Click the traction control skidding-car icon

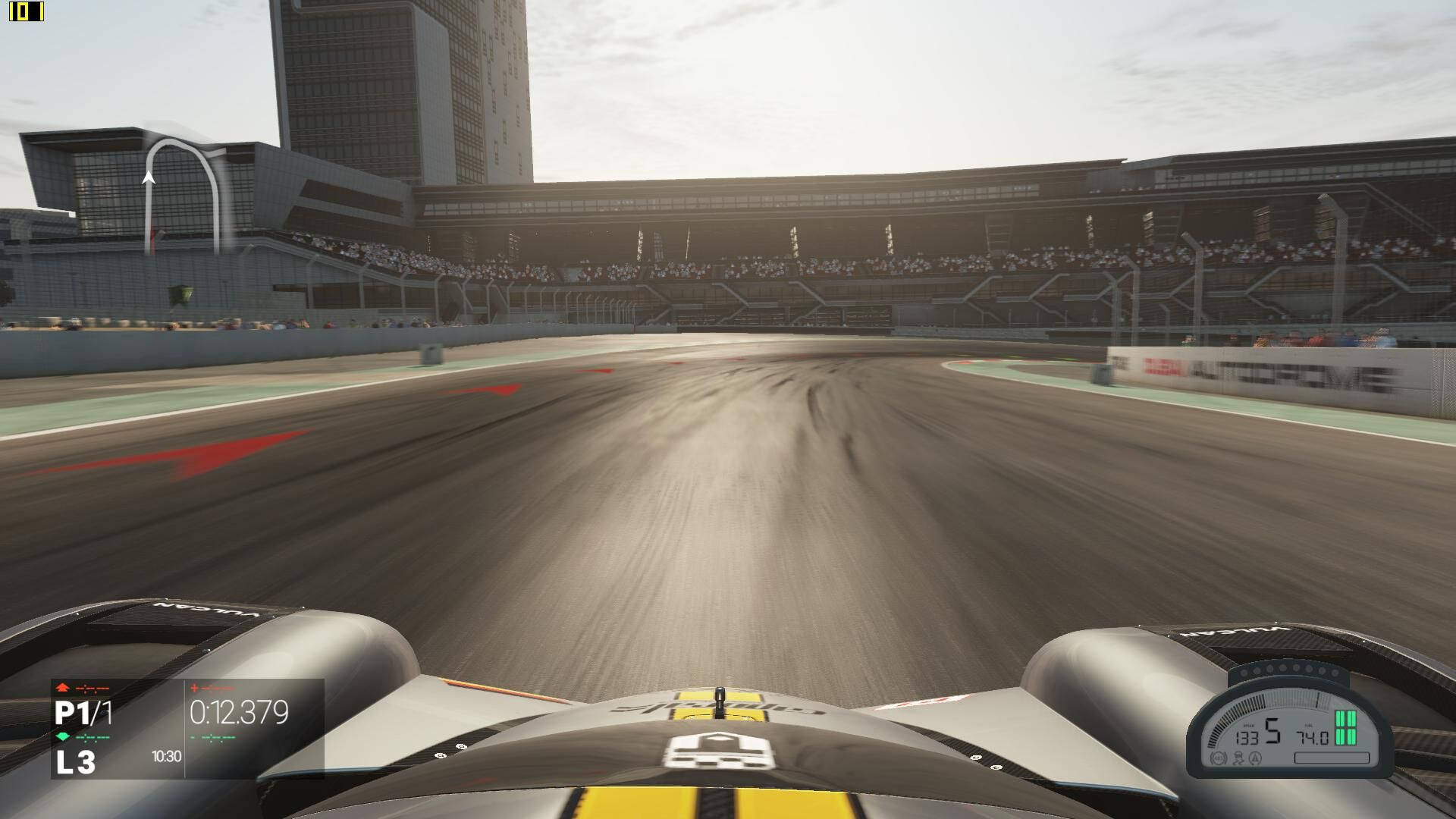tap(1237, 758)
